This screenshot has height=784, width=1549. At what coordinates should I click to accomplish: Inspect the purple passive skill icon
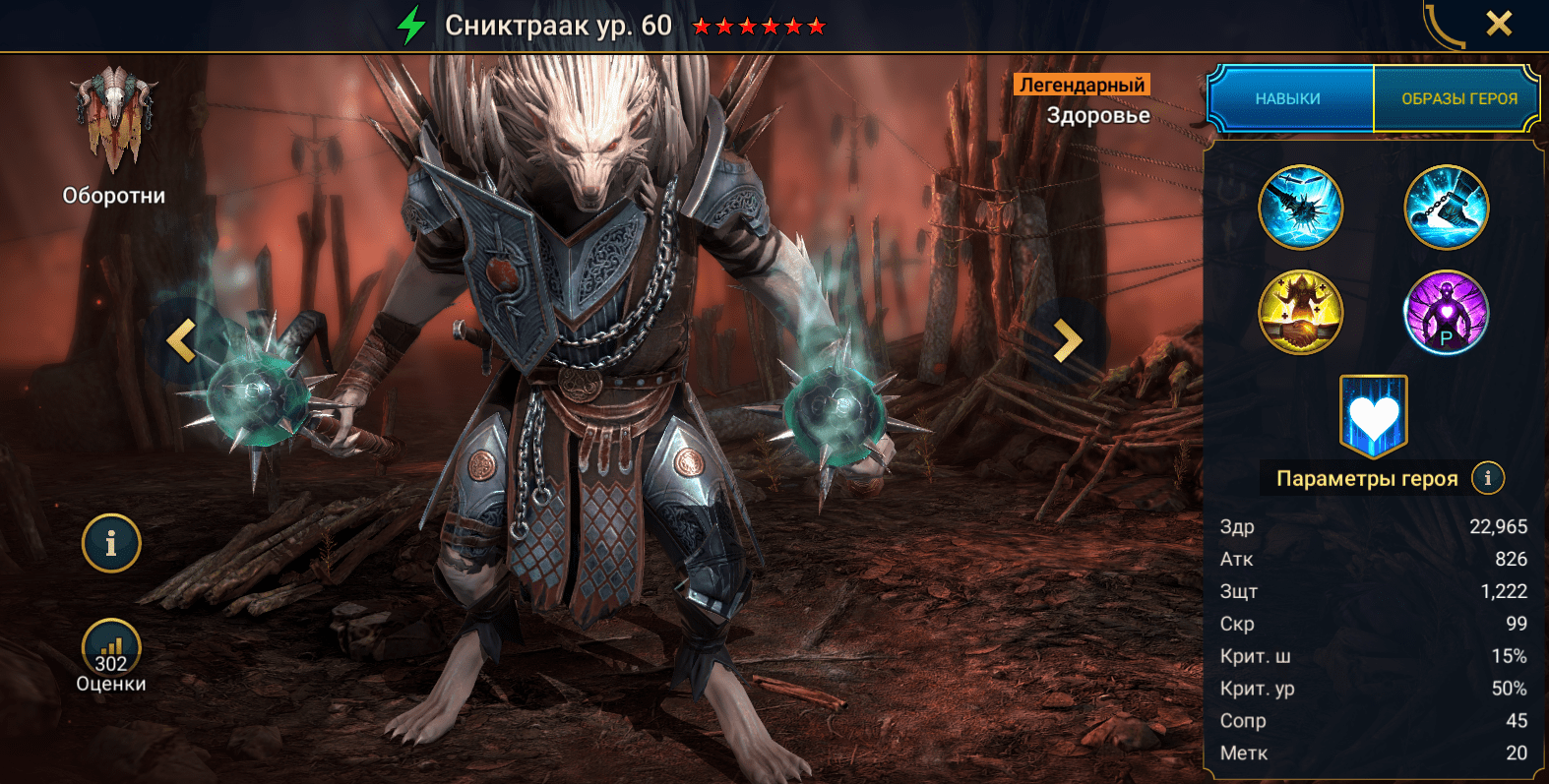1446,313
